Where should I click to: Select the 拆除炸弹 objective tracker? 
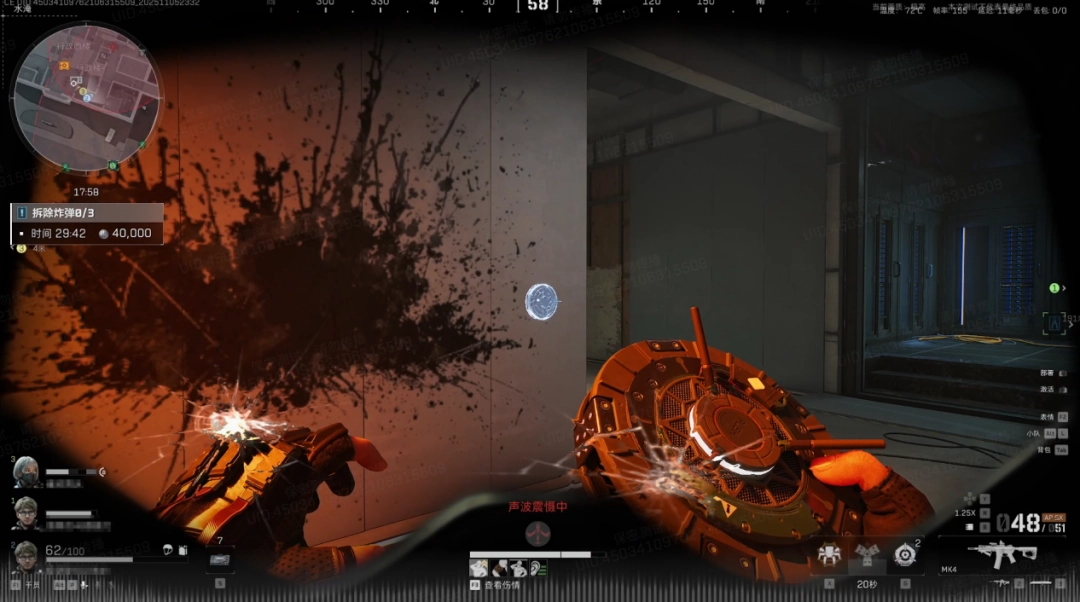86,212
